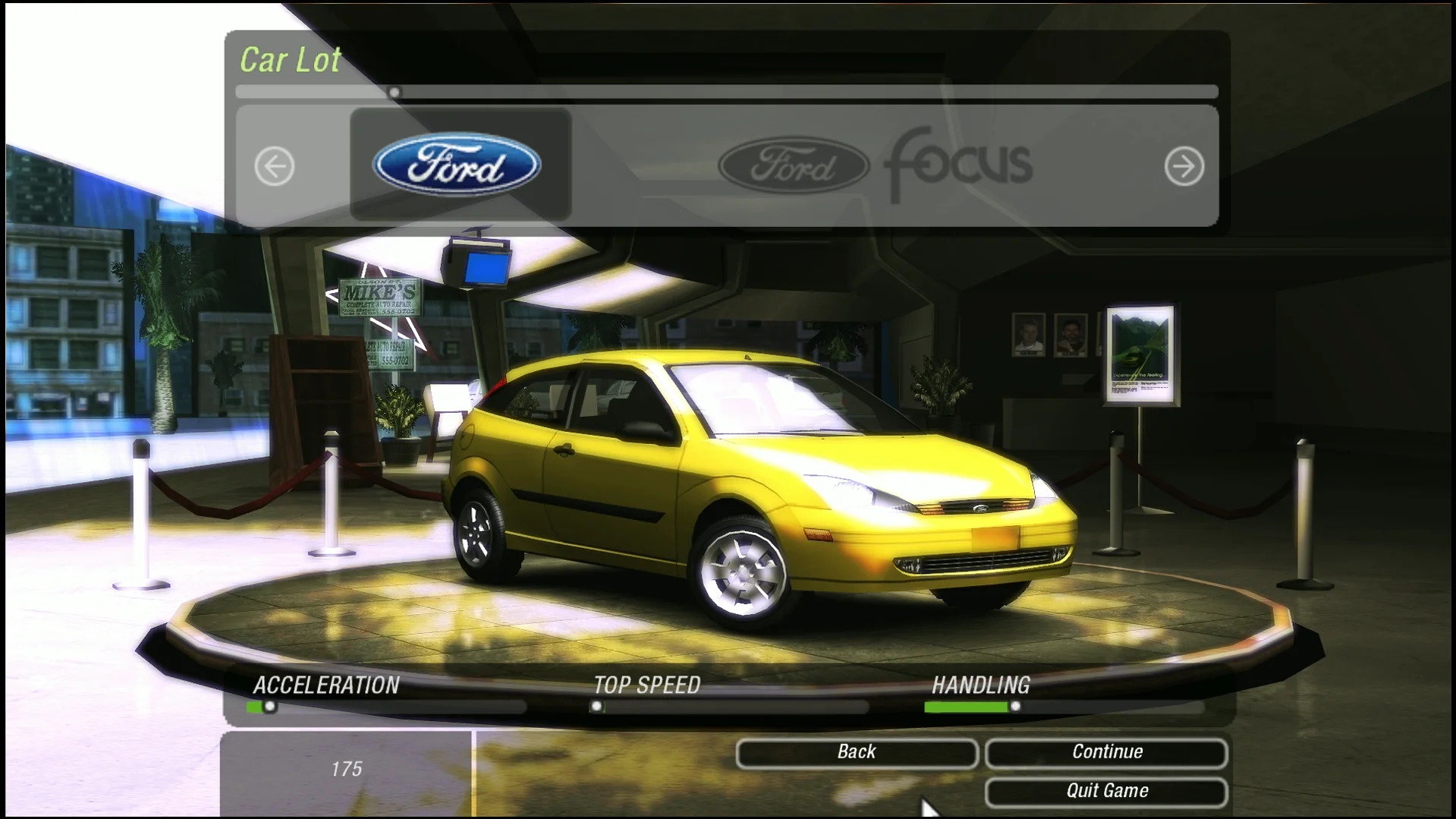Quit Game from the car lot
The height and width of the screenshot is (819, 1456).
click(1106, 791)
